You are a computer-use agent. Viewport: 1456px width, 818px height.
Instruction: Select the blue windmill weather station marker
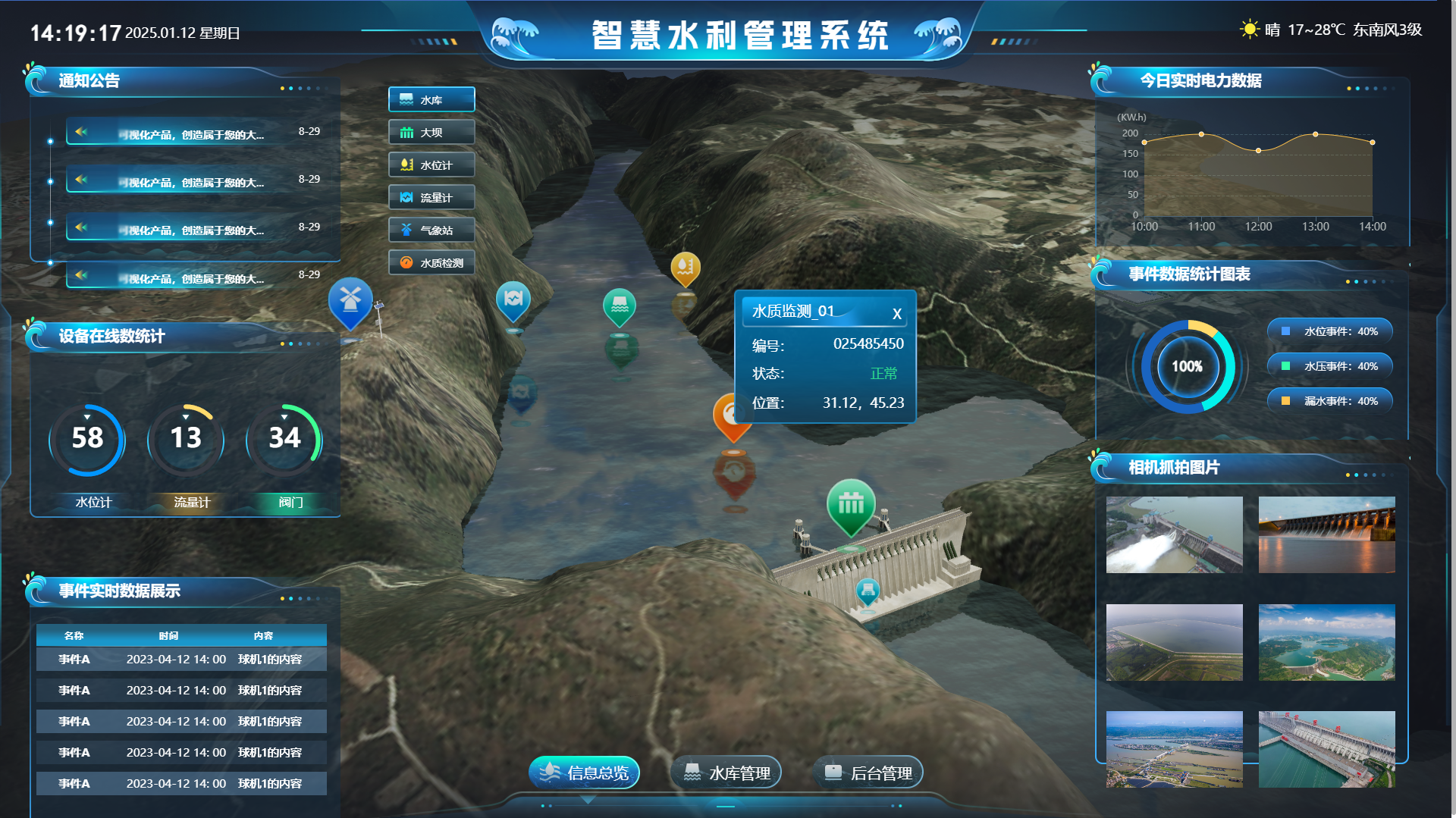(350, 301)
